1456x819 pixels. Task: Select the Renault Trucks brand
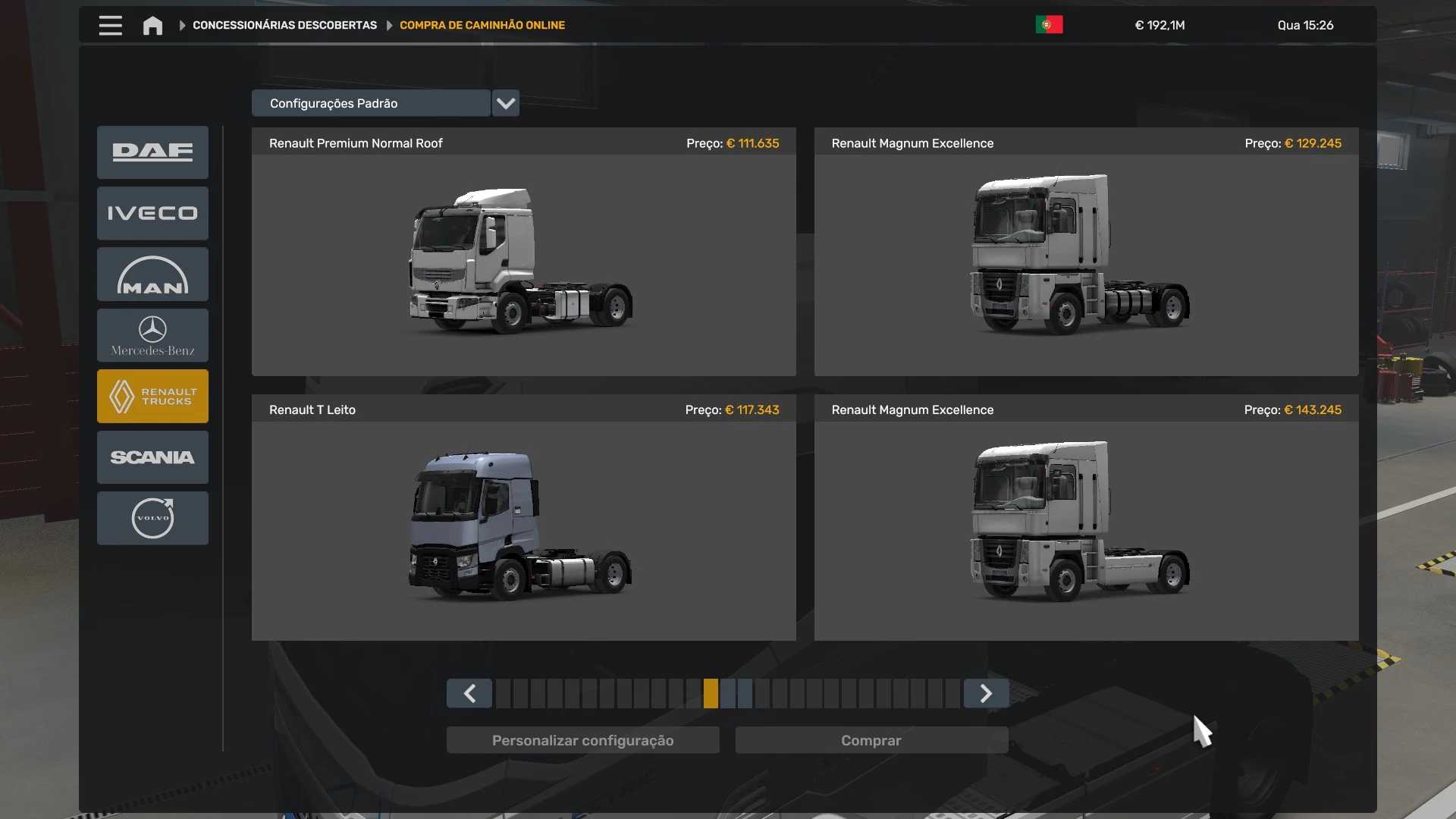point(152,396)
